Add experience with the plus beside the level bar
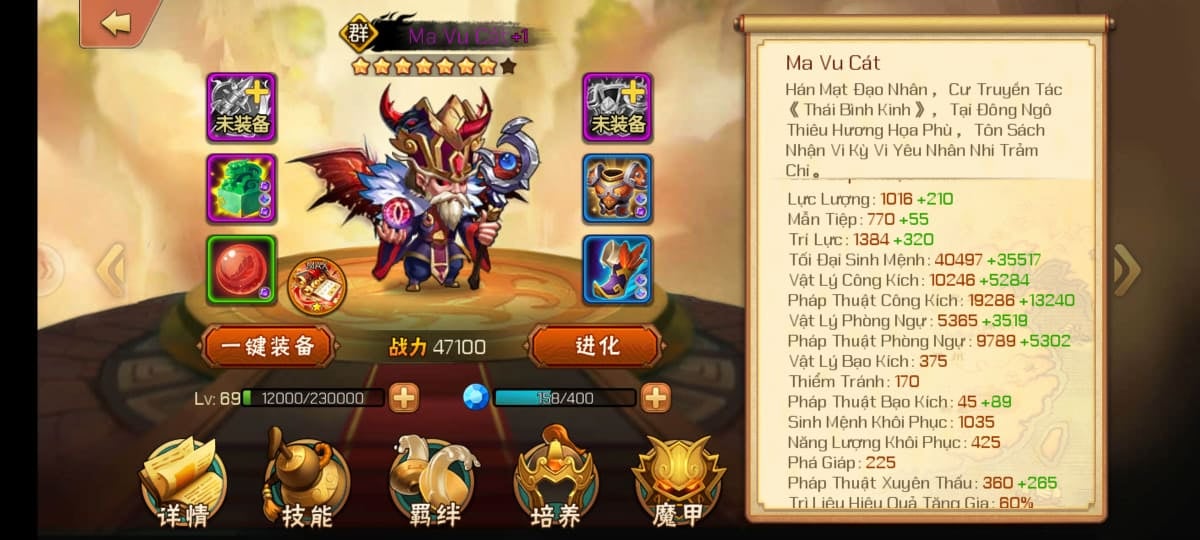 pos(403,398)
